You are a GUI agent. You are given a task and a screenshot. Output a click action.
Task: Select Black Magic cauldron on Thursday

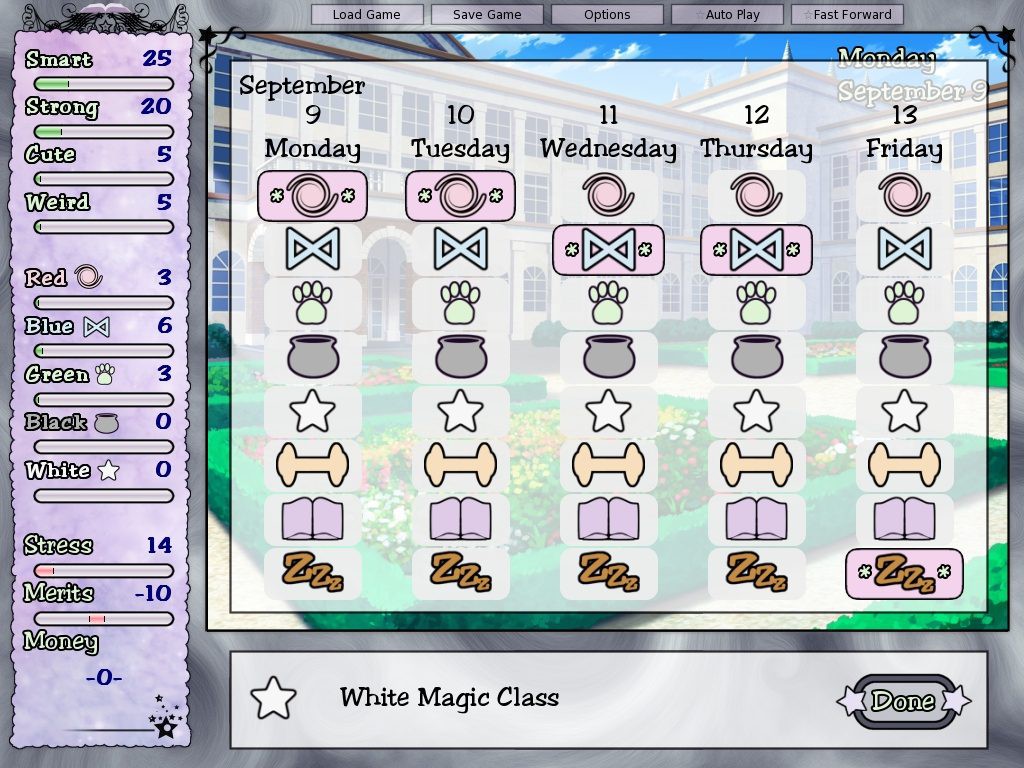click(756, 357)
